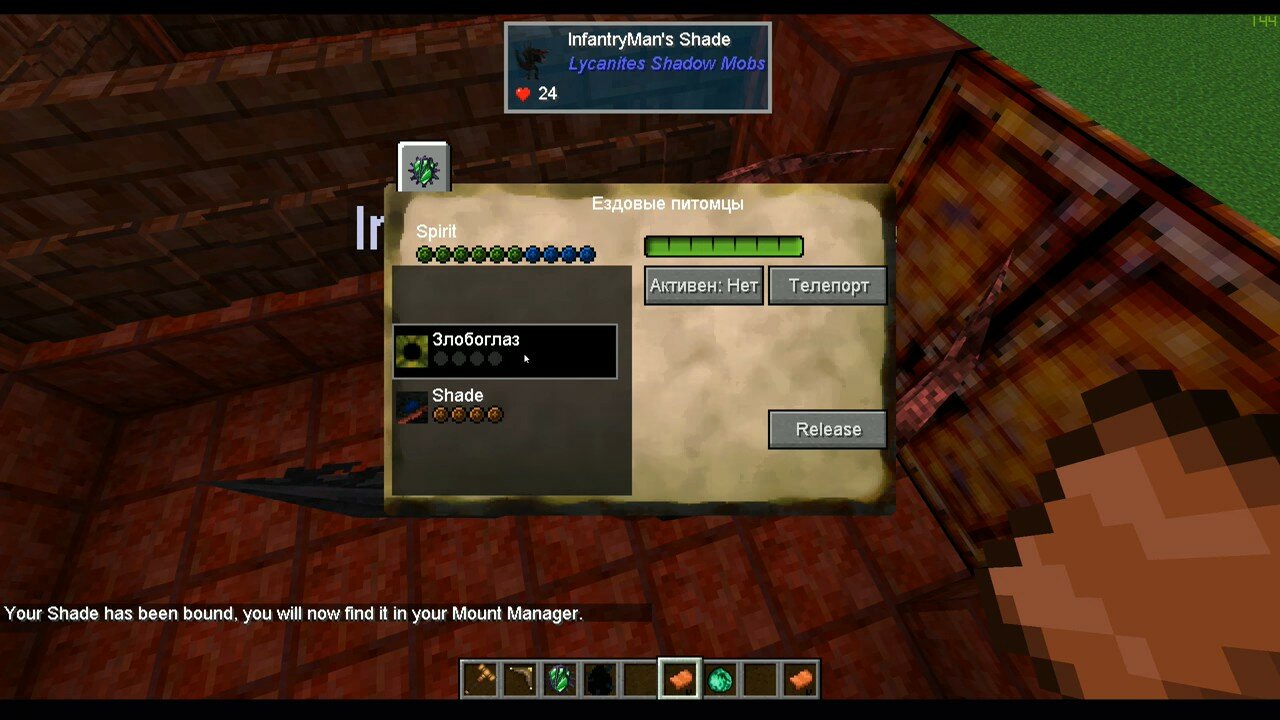Select the green soulstone hotbar slot
The image size is (1280, 720).
click(x=560, y=680)
